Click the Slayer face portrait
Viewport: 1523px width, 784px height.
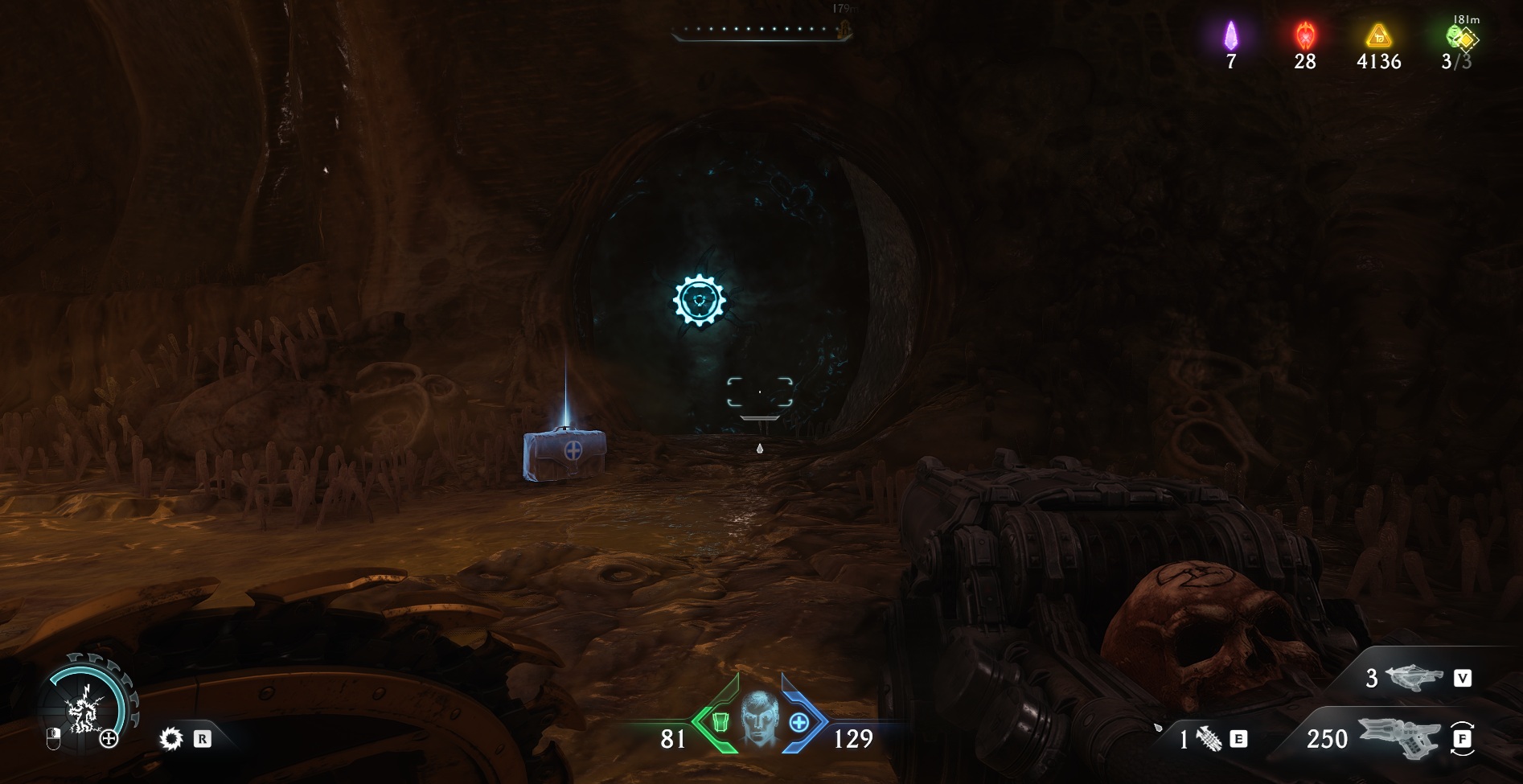(758, 718)
